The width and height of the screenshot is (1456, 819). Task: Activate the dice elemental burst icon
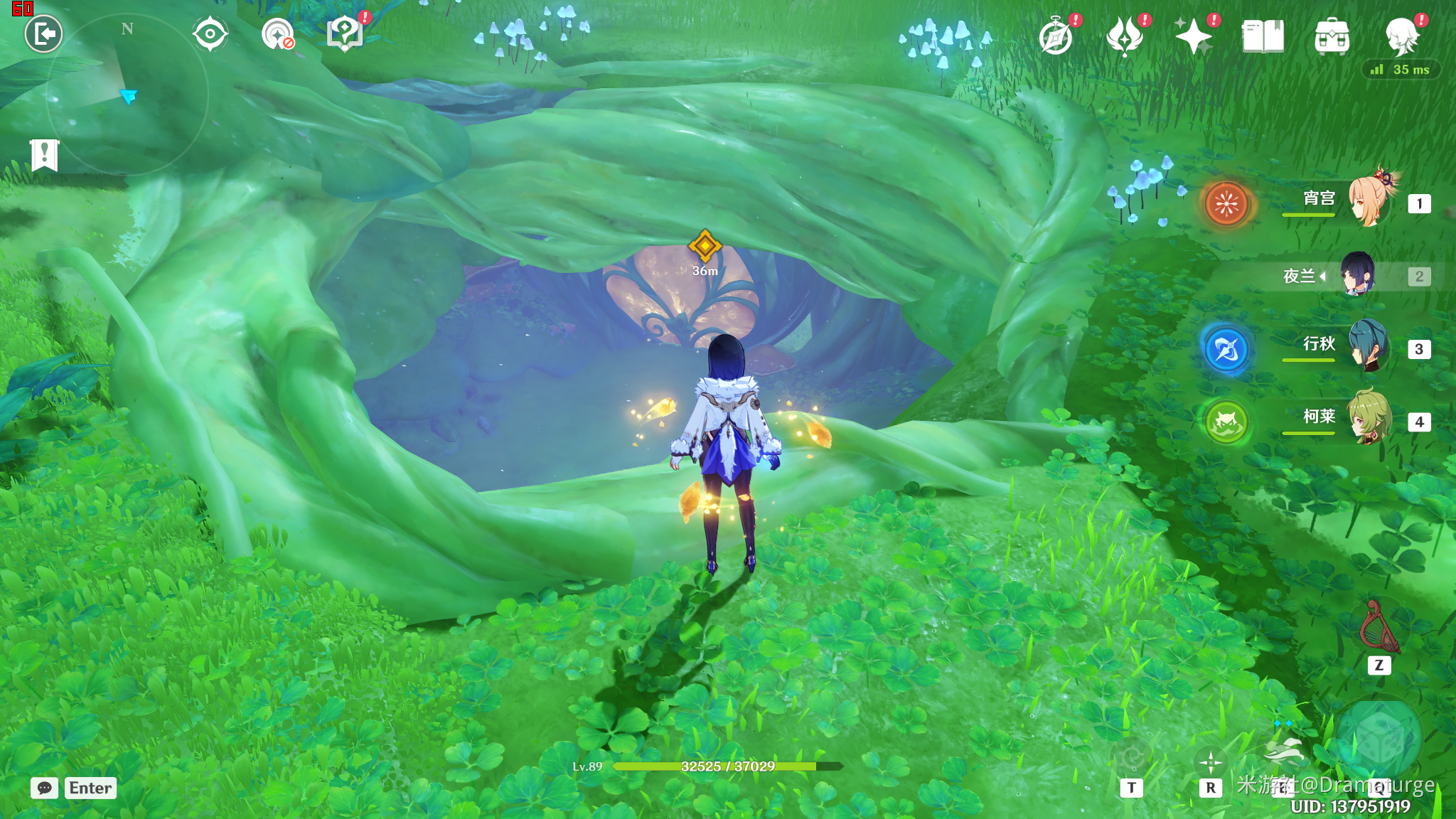tap(1379, 741)
